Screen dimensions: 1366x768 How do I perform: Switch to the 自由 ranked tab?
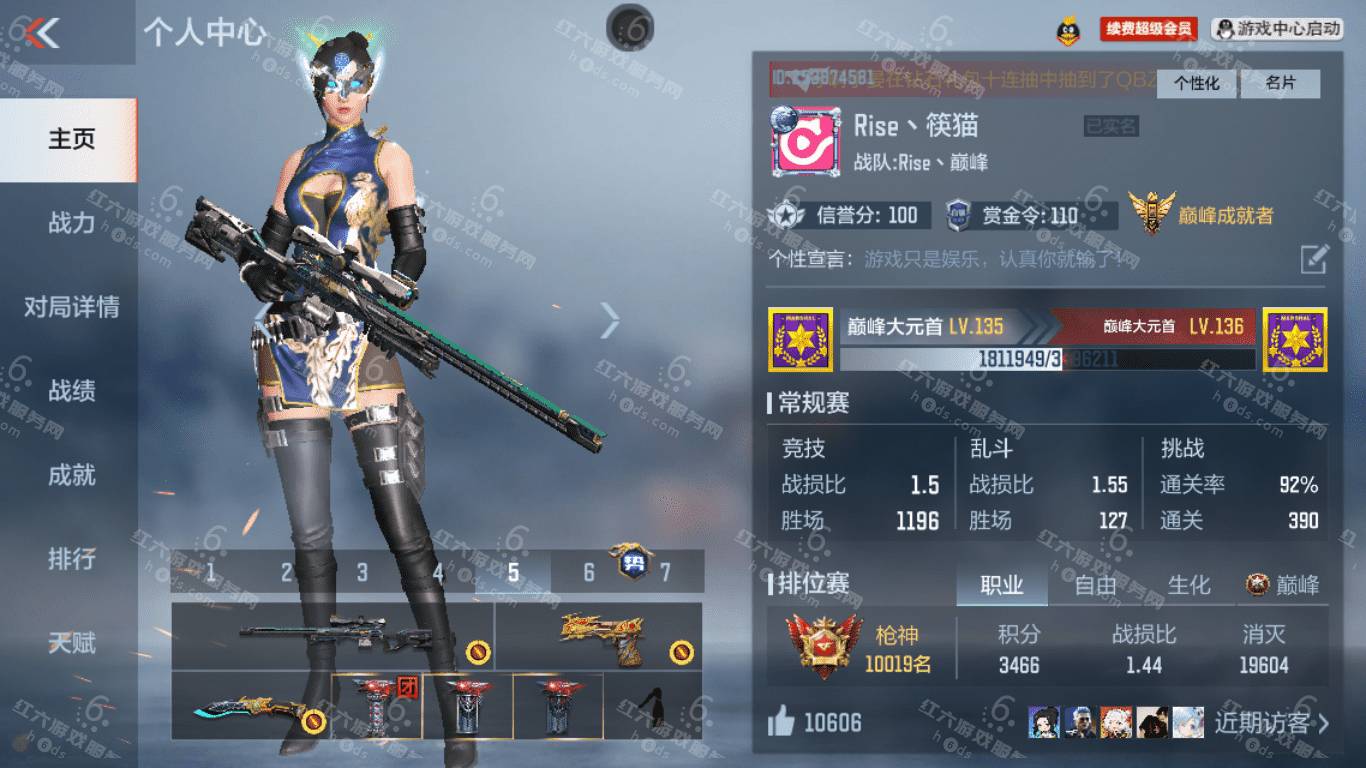1095,585
